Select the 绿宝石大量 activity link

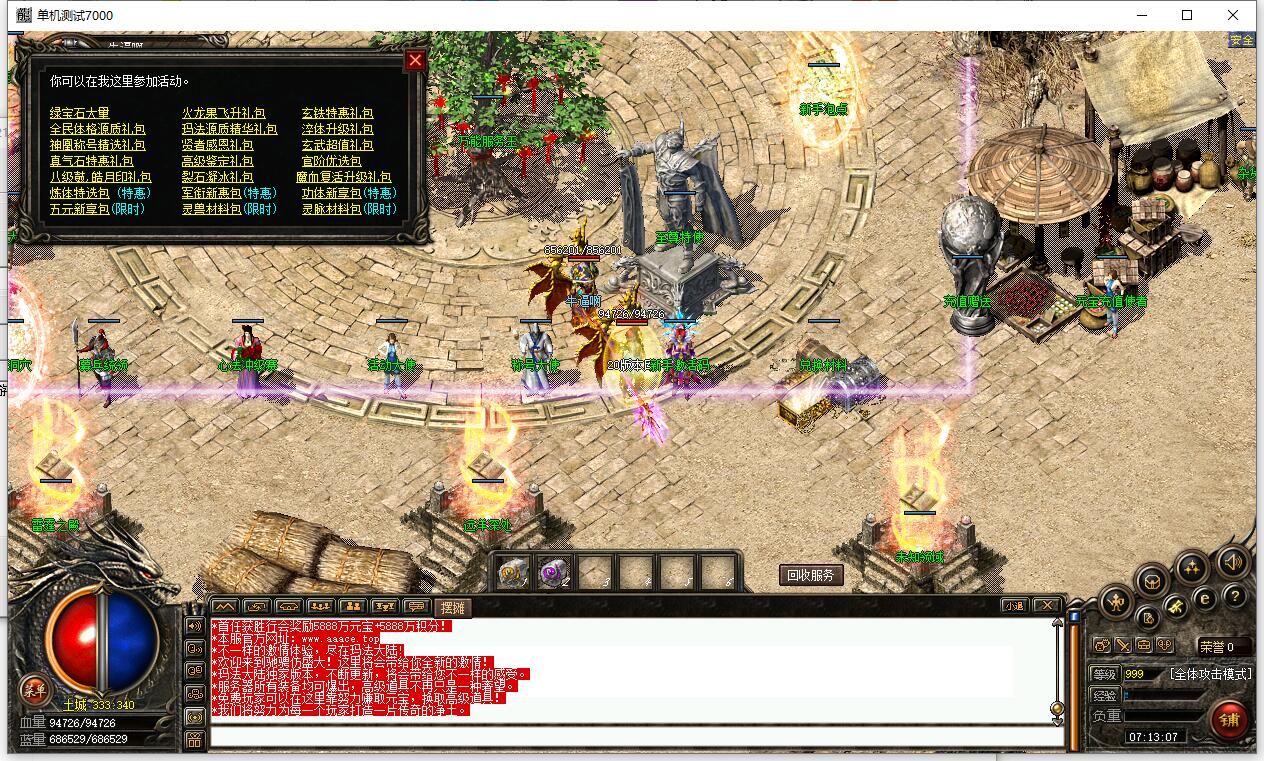(x=80, y=113)
